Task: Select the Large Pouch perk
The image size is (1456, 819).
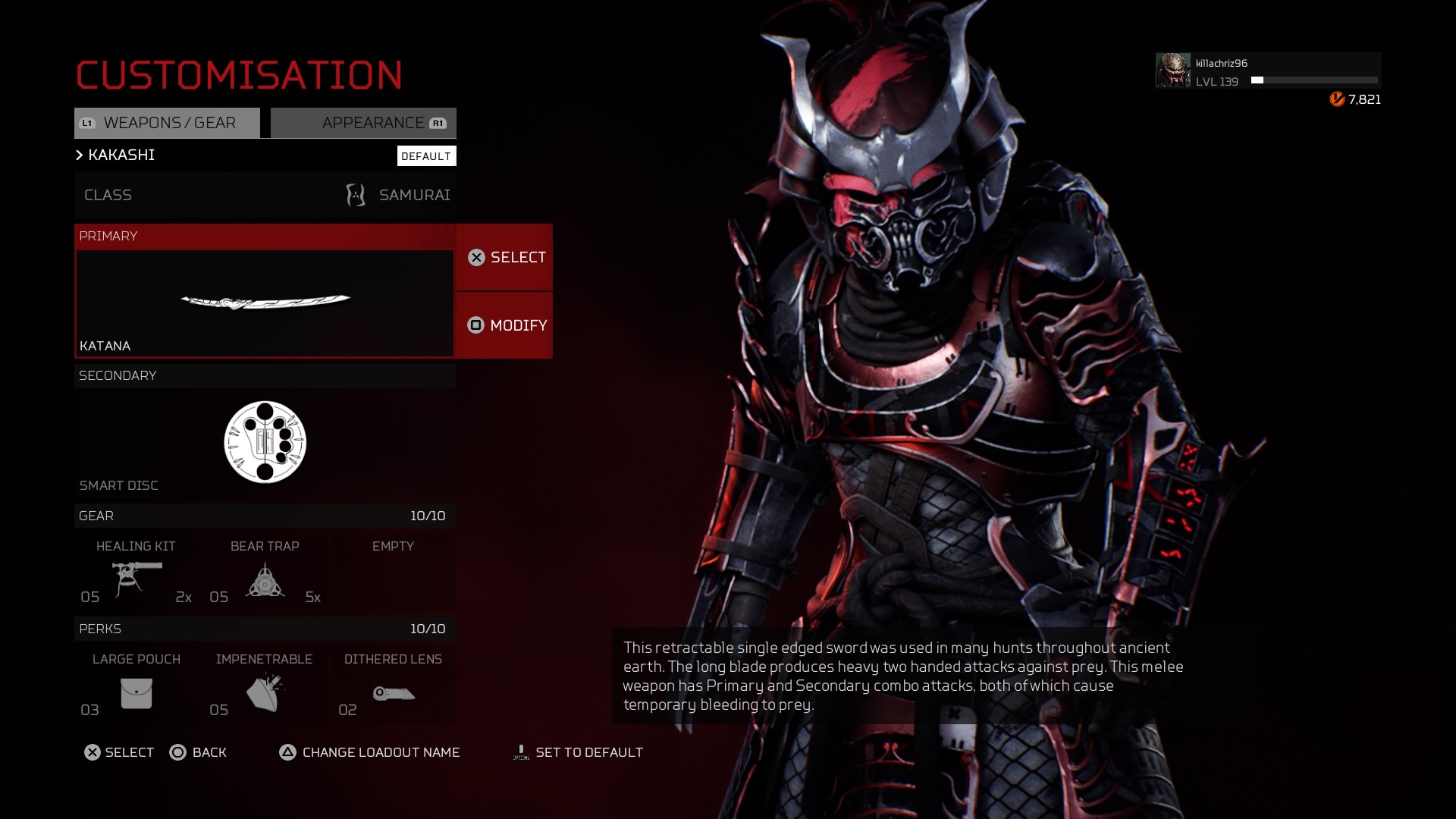Action: click(136, 687)
